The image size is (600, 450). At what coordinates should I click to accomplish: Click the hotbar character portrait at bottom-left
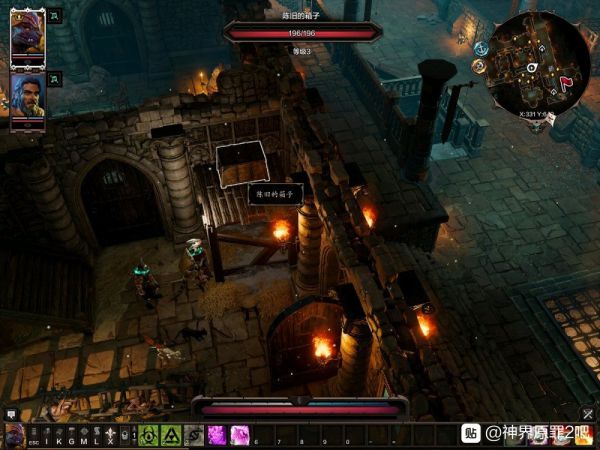[x=14, y=436]
